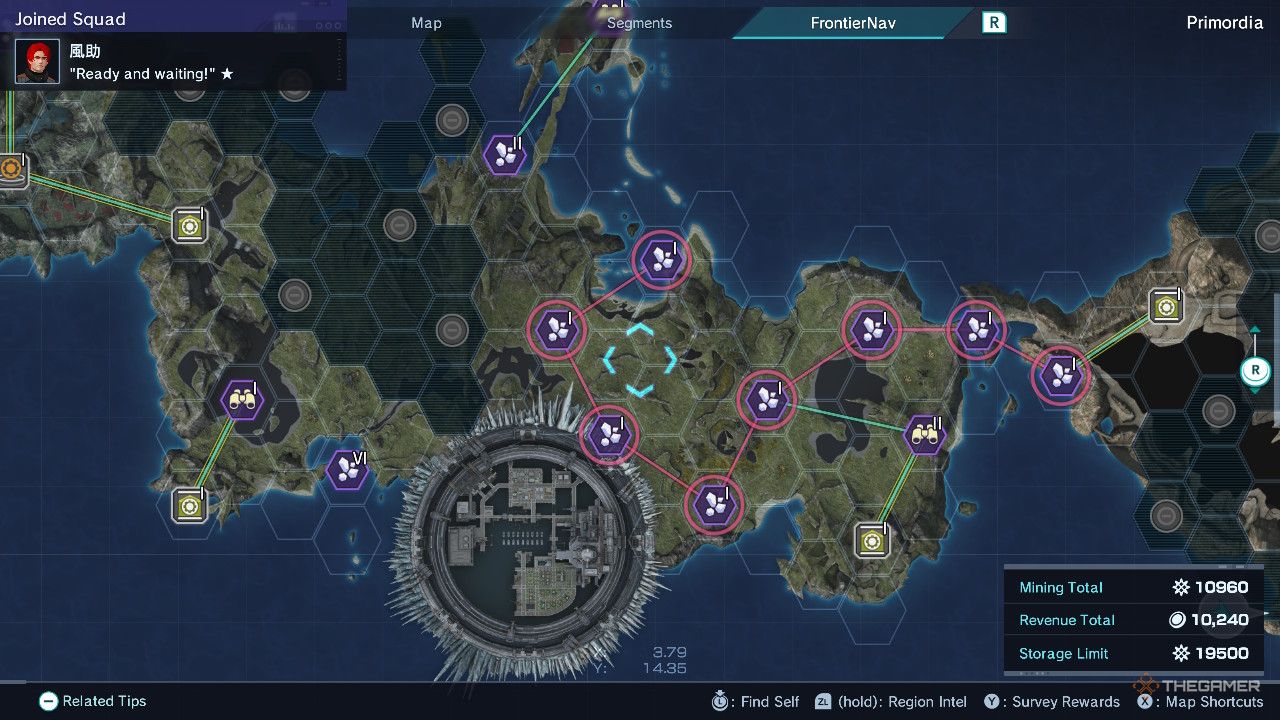
Task: Switch to the Map tab
Action: pyautogui.click(x=426, y=23)
